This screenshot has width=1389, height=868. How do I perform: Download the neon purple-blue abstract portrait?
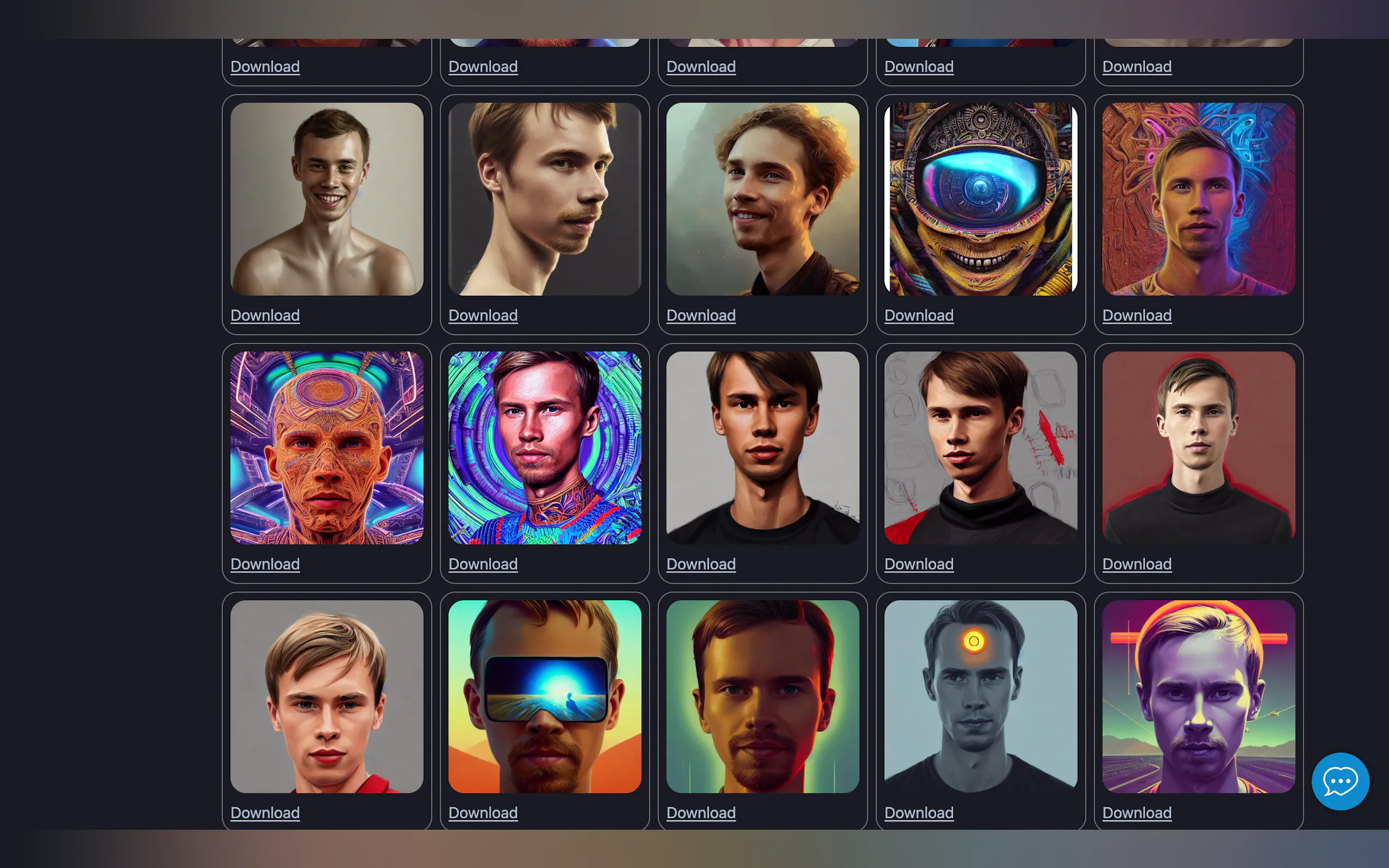[x=1136, y=315]
